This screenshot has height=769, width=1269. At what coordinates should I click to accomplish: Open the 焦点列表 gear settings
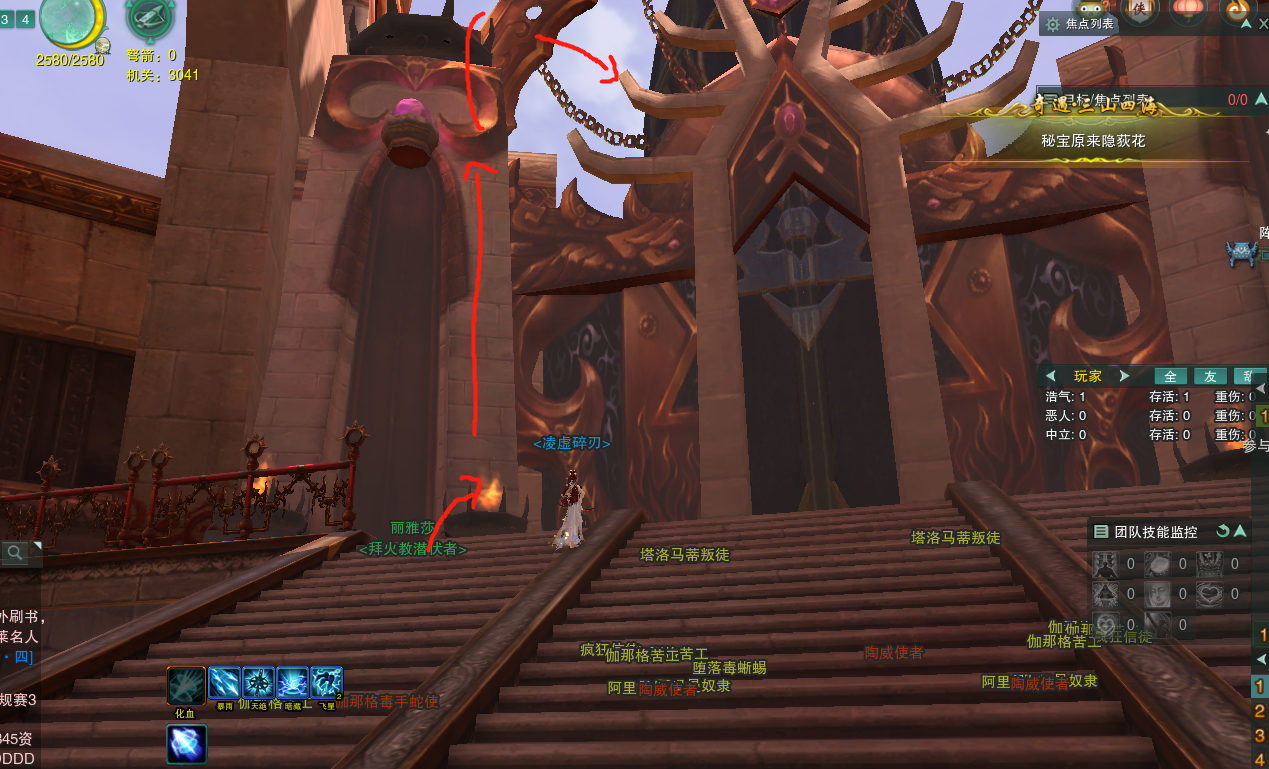(1052, 24)
